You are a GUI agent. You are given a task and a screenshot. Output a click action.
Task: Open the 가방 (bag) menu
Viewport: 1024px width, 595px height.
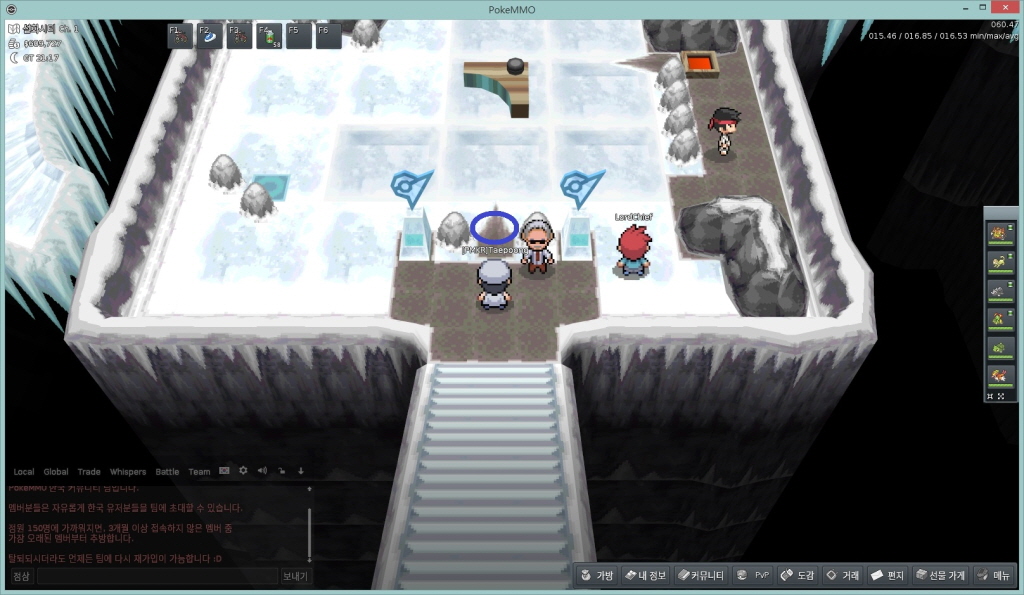pos(596,575)
